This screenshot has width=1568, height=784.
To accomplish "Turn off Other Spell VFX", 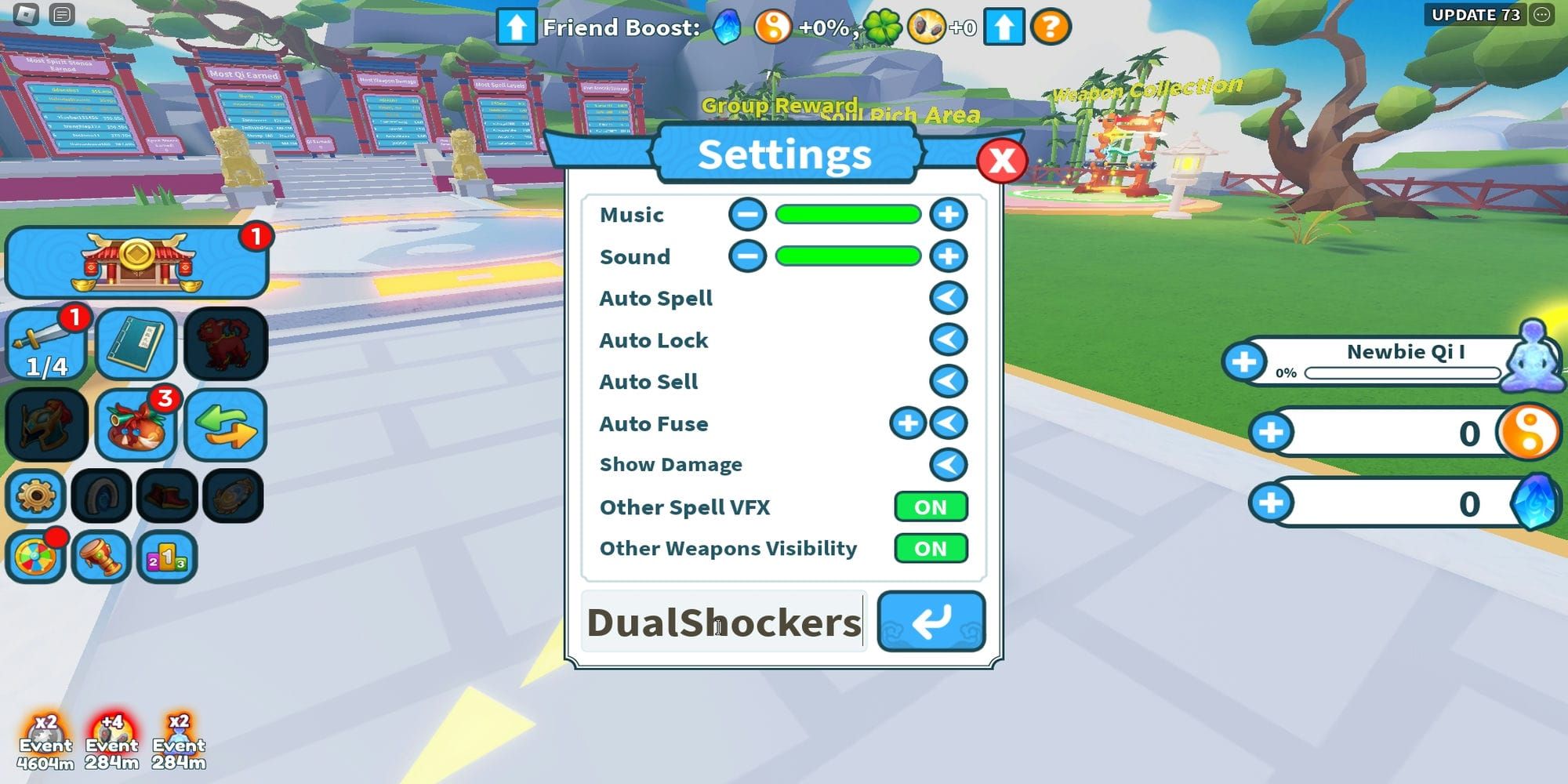I will click(930, 507).
